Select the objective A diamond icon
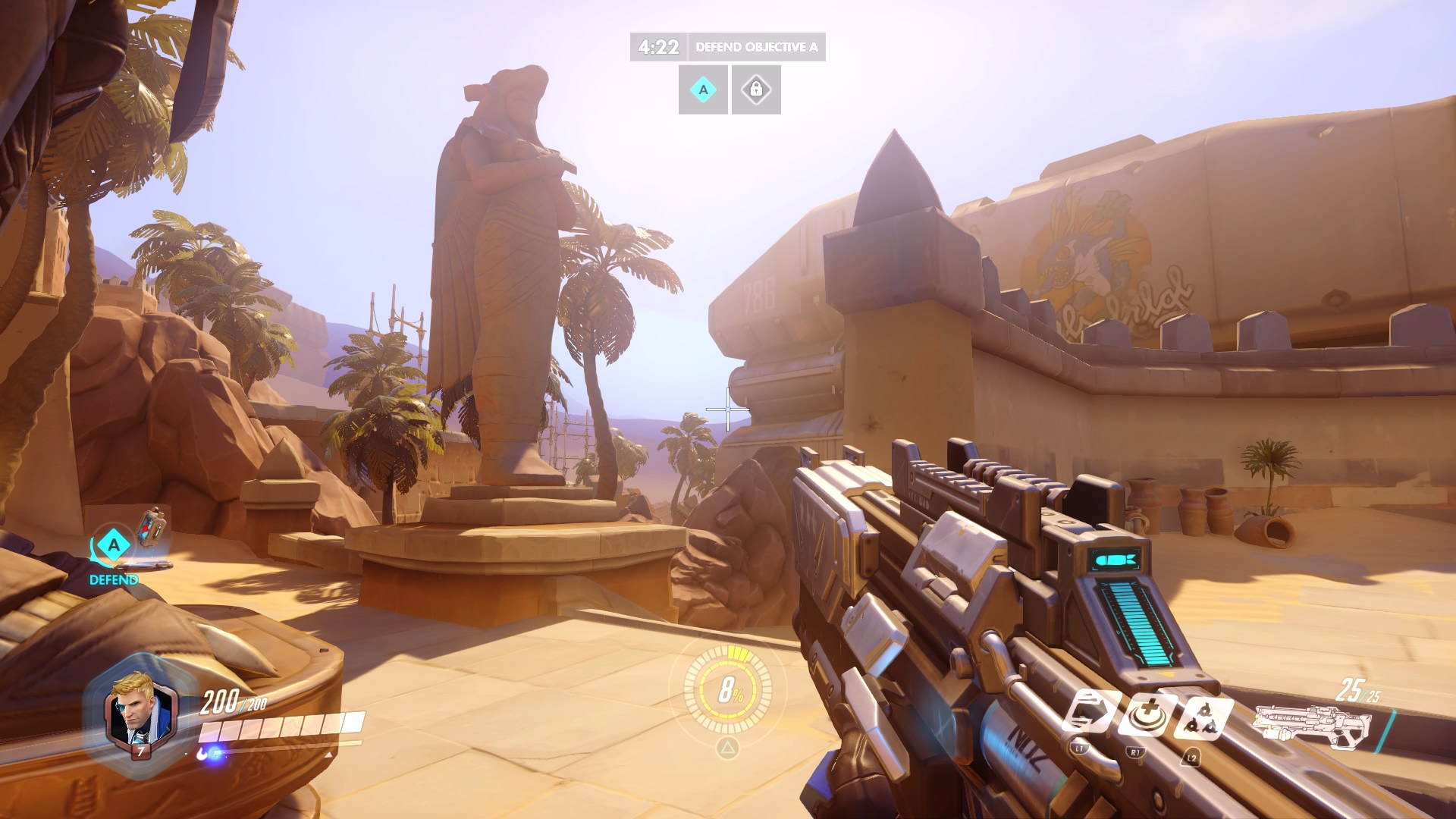This screenshot has height=819, width=1456. coord(703,90)
